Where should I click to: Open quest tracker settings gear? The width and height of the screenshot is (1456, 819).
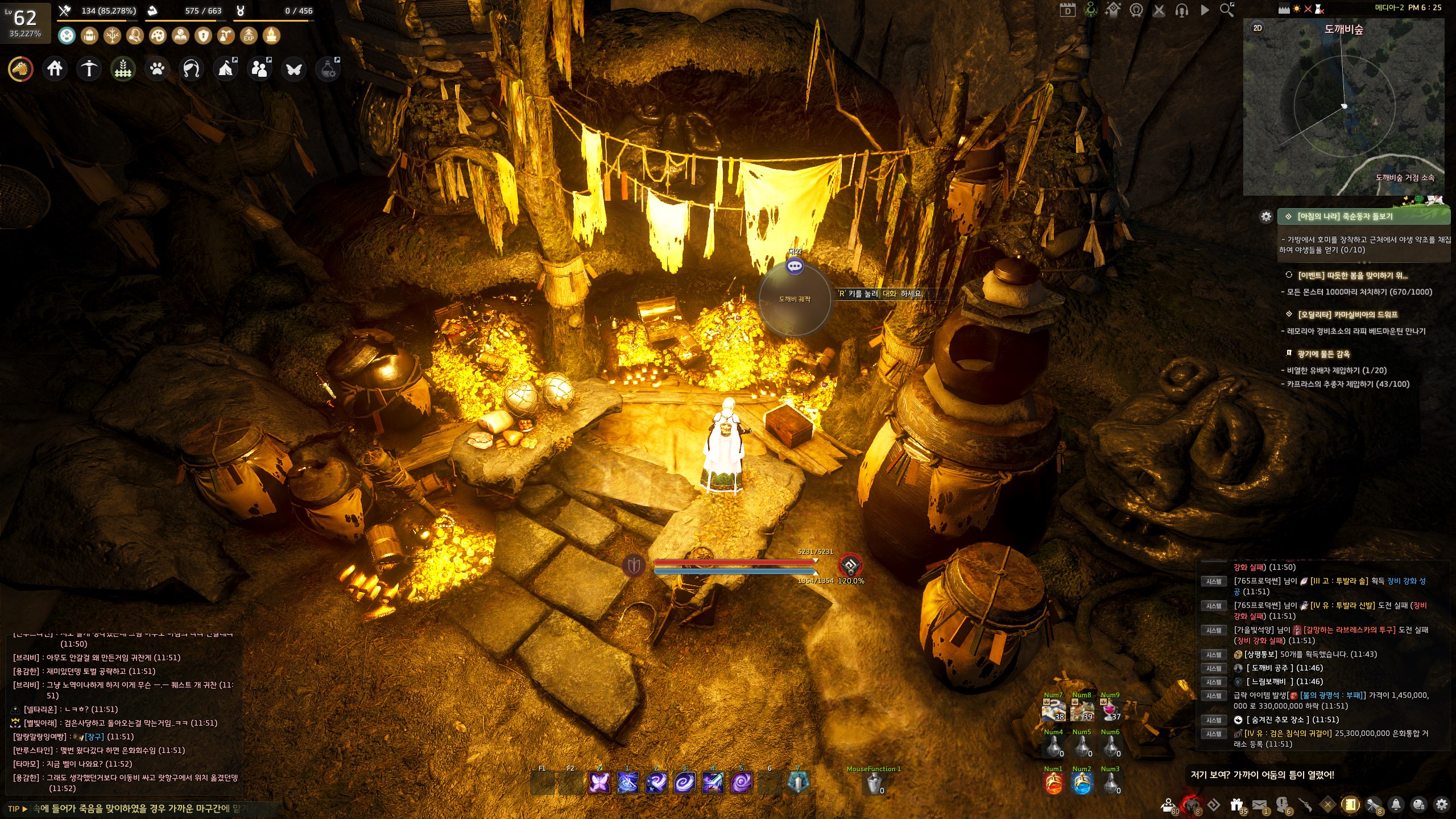[1265, 217]
